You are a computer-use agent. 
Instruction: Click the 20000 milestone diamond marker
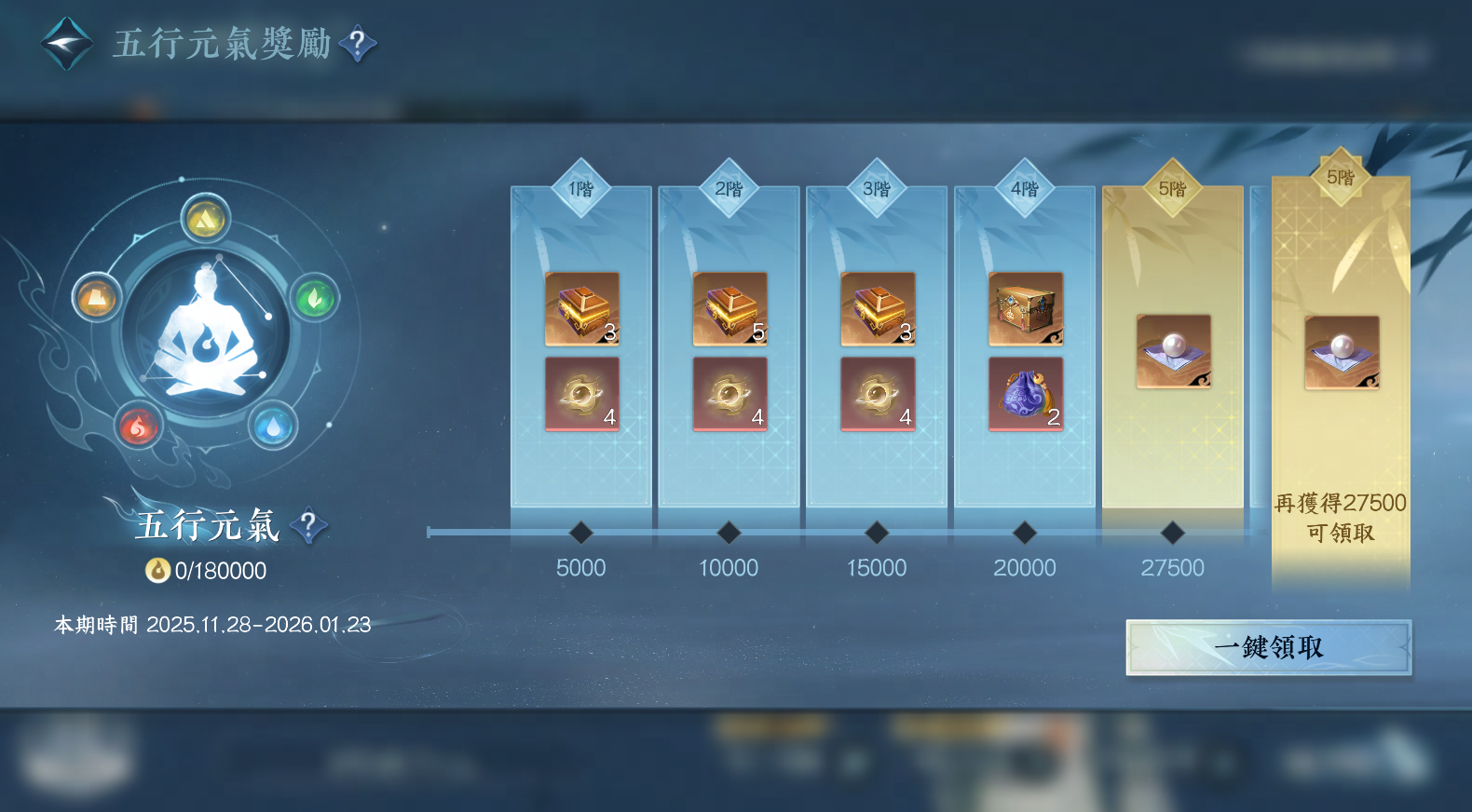point(1025,533)
